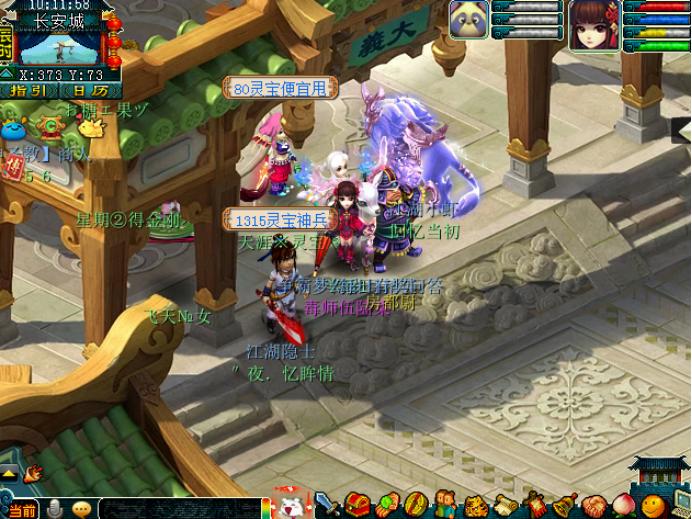Select the panda pet portrait
The width and height of the screenshot is (692, 519).
[x=468, y=20]
